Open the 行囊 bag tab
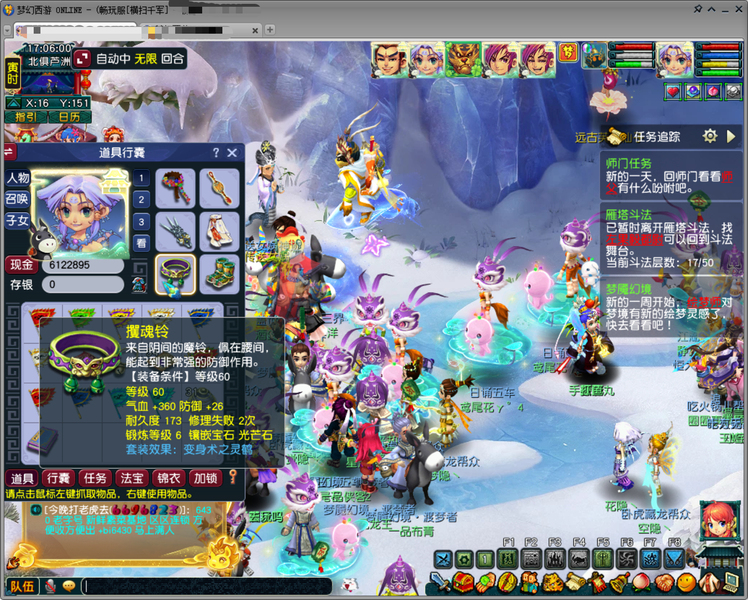 coord(58,478)
